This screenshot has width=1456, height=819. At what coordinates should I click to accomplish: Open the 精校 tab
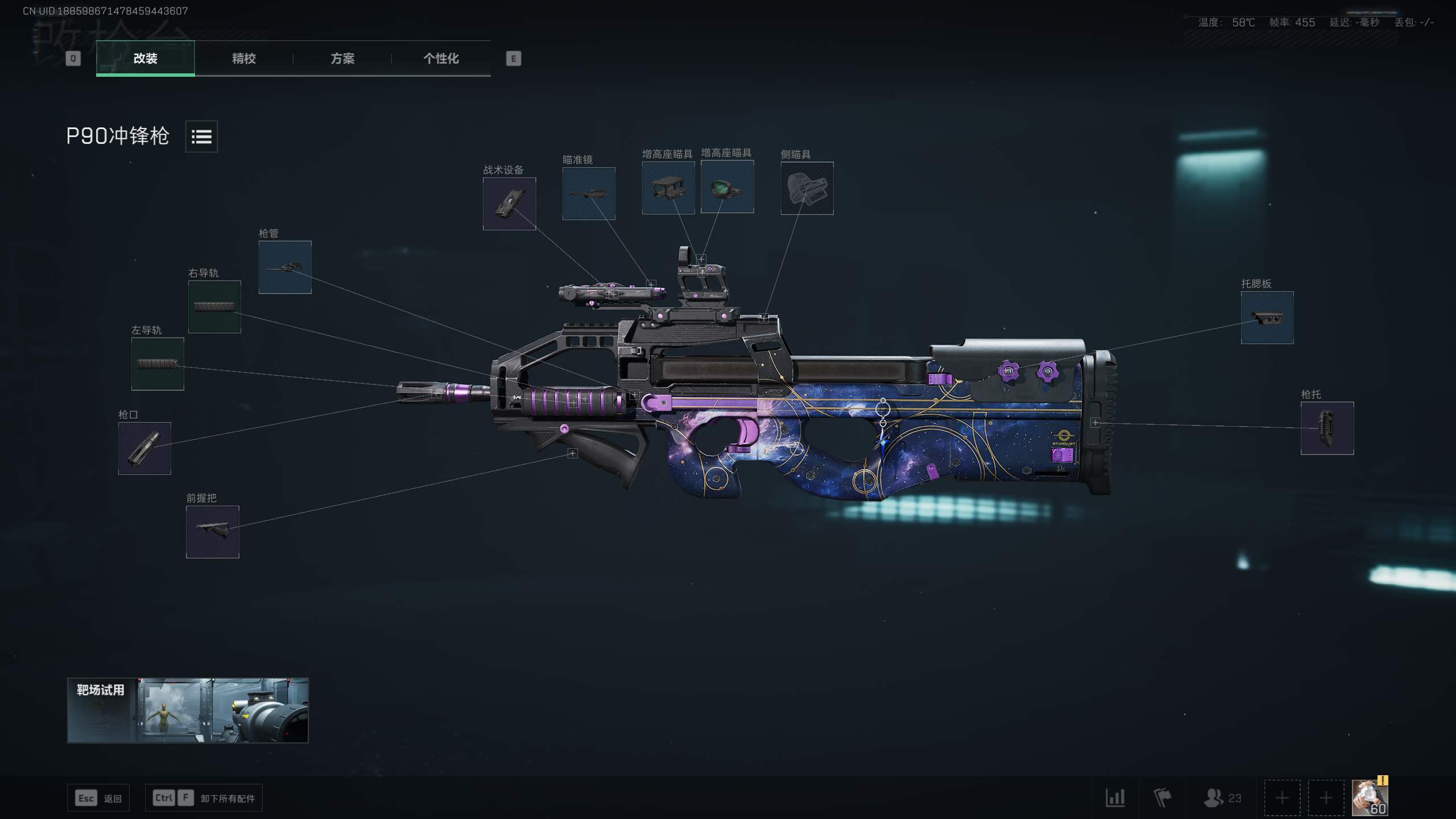tap(243, 58)
